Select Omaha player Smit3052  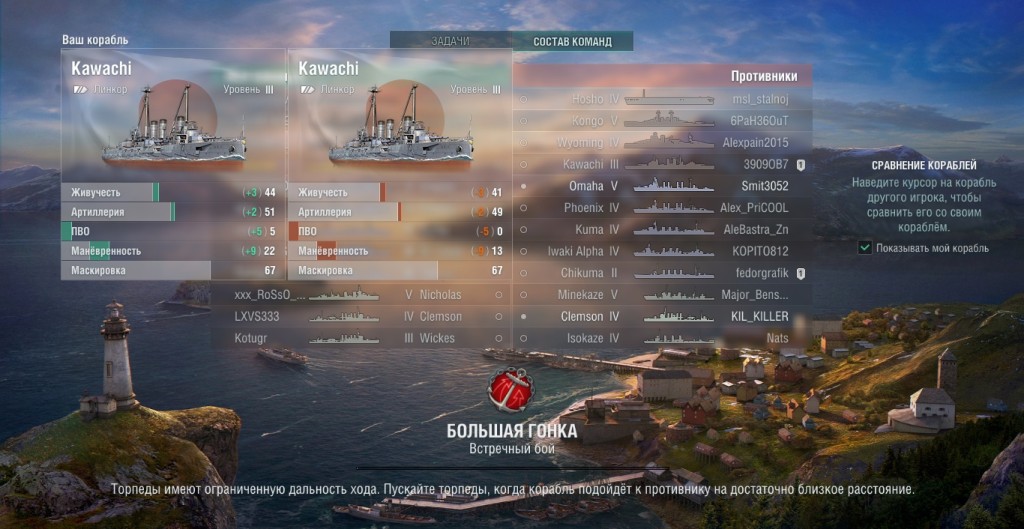point(662,186)
